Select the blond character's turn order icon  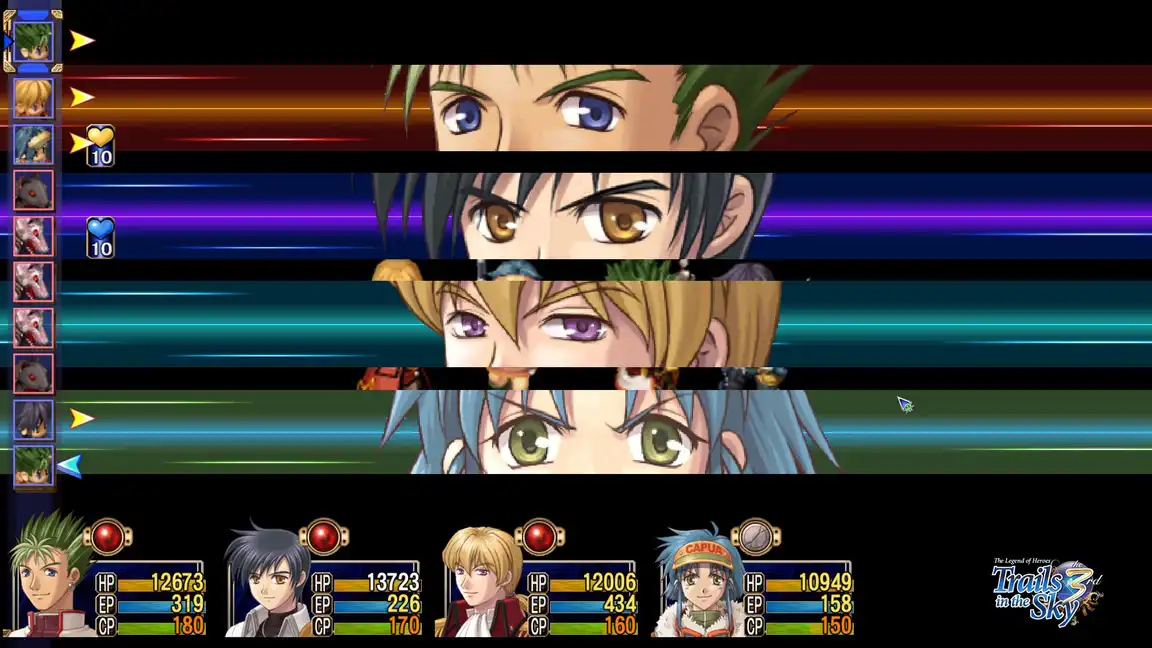33,98
